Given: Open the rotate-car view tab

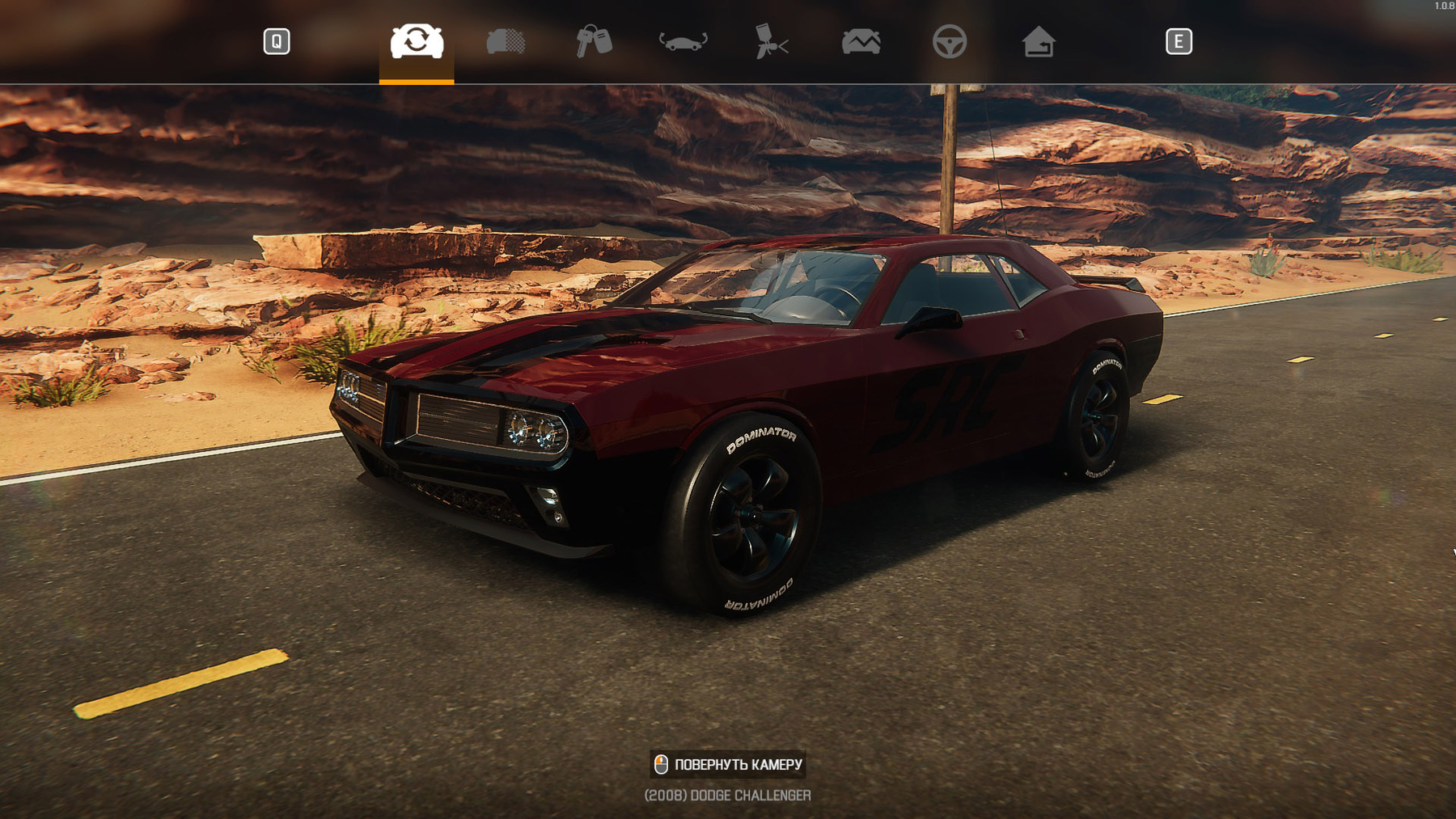Looking at the screenshot, I should [x=684, y=41].
